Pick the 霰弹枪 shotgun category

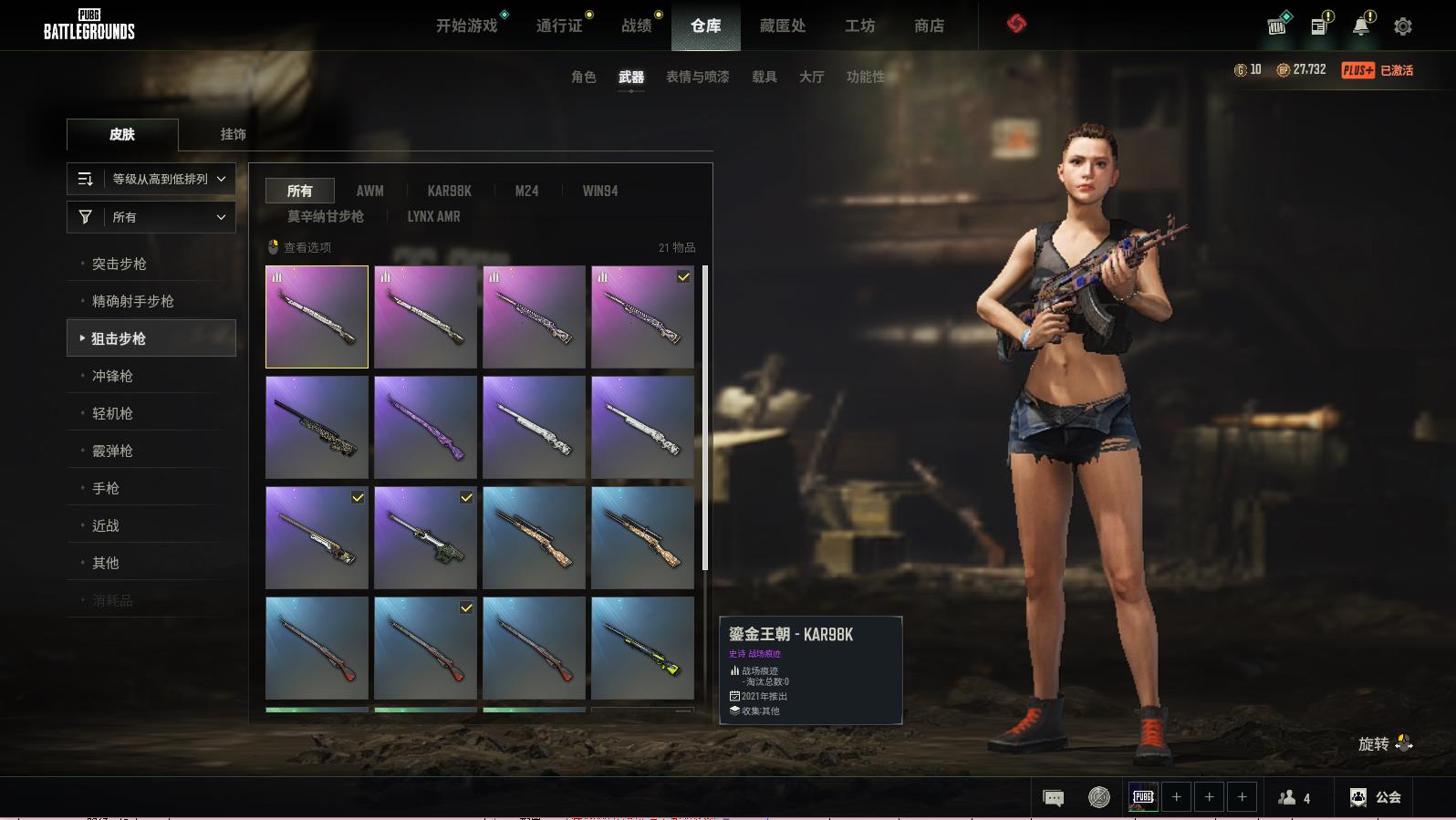[x=112, y=451]
